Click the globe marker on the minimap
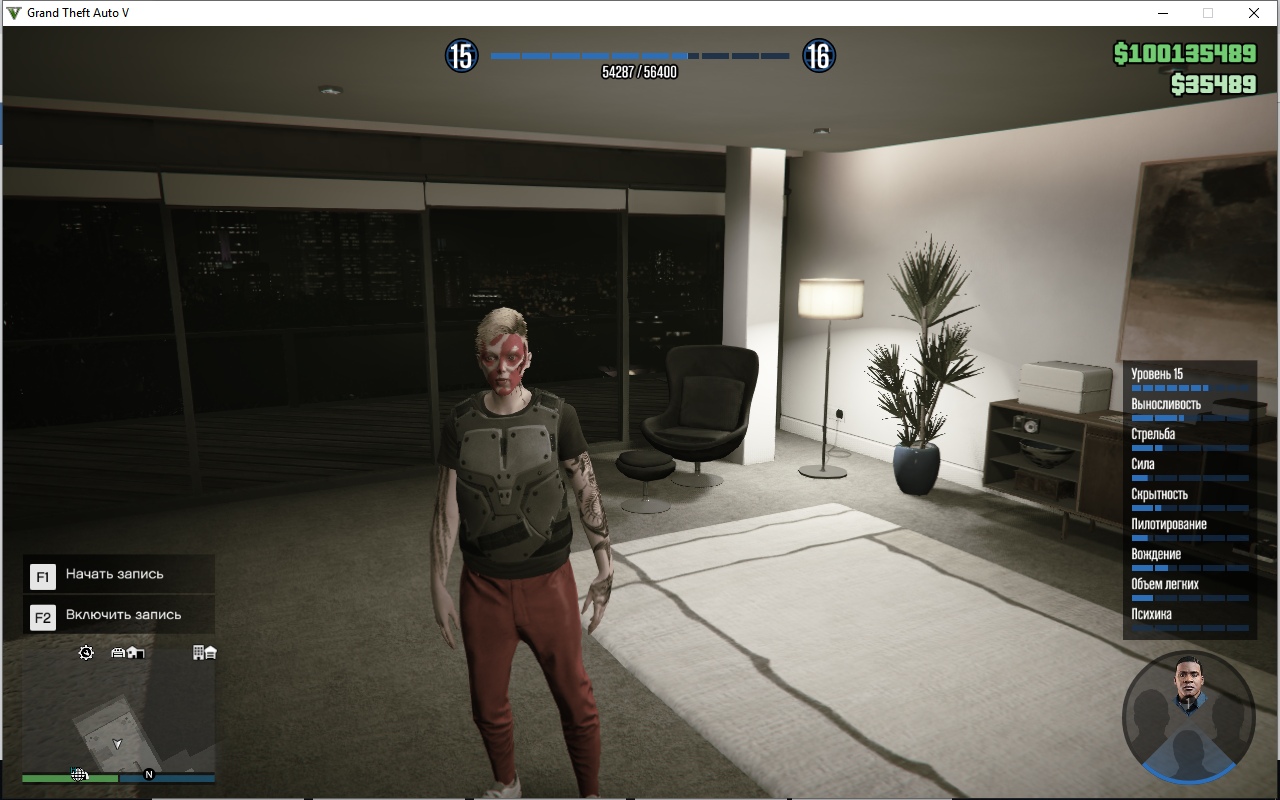1280x800 pixels. pos(79,775)
